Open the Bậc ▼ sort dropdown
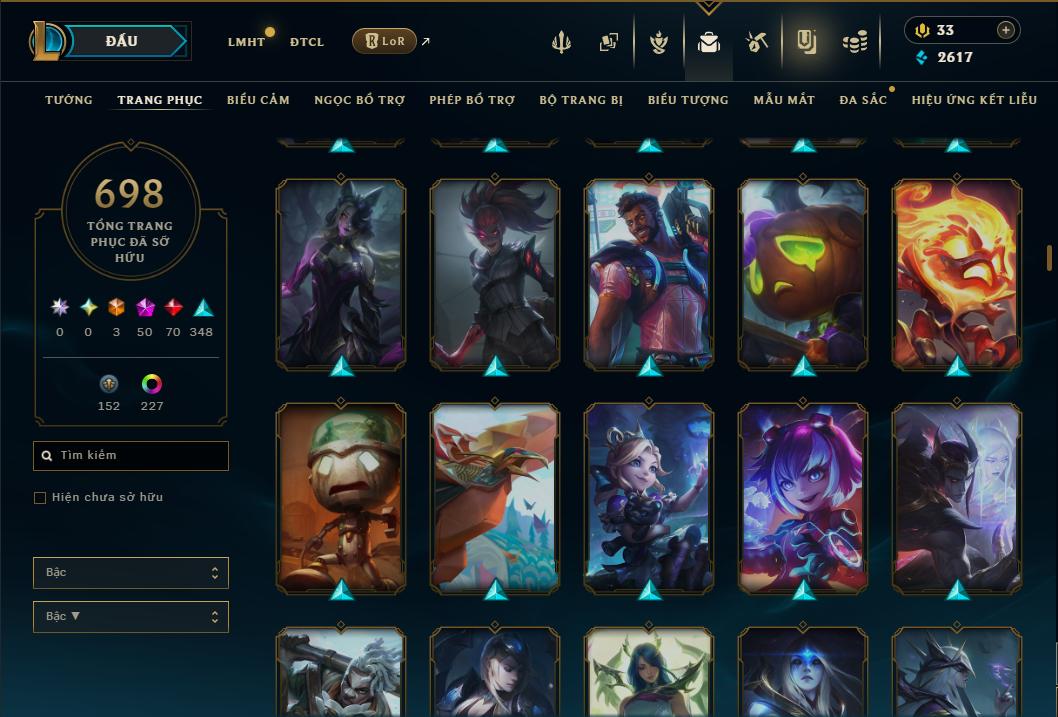 click(x=131, y=617)
